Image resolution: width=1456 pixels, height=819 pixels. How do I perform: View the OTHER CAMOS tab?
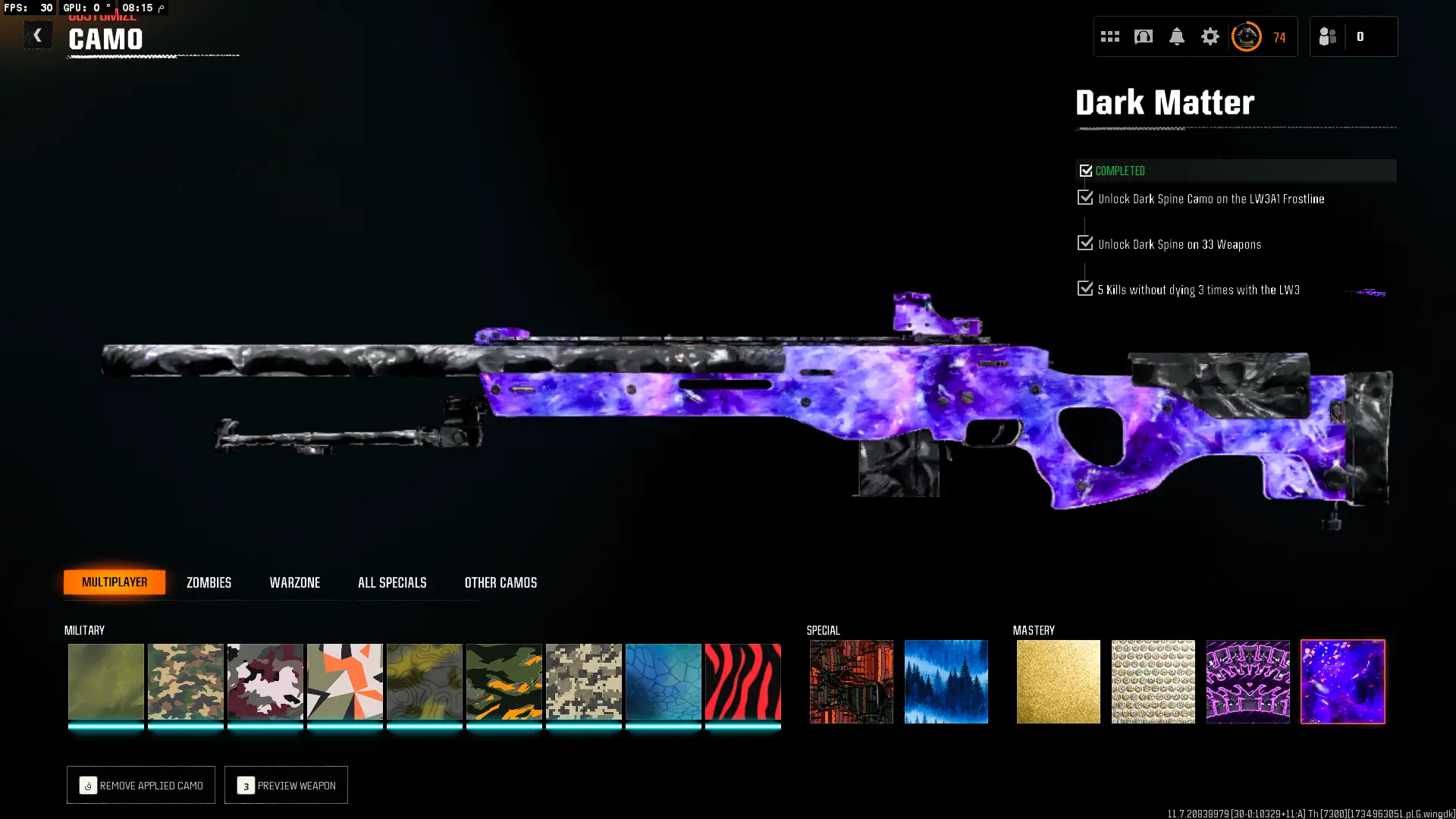500,582
